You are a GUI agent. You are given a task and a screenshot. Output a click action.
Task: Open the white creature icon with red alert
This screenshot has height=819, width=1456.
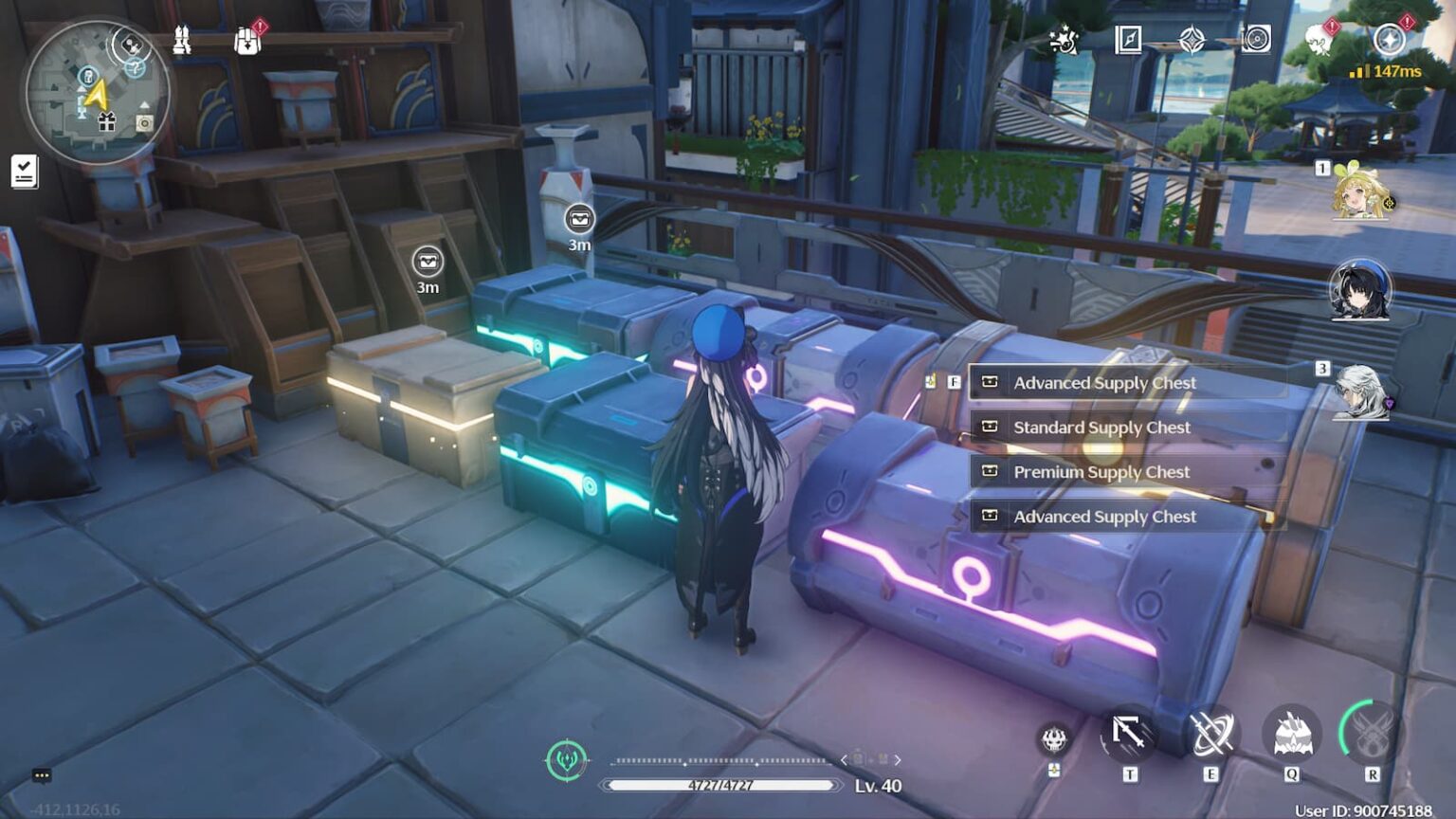click(1319, 41)
